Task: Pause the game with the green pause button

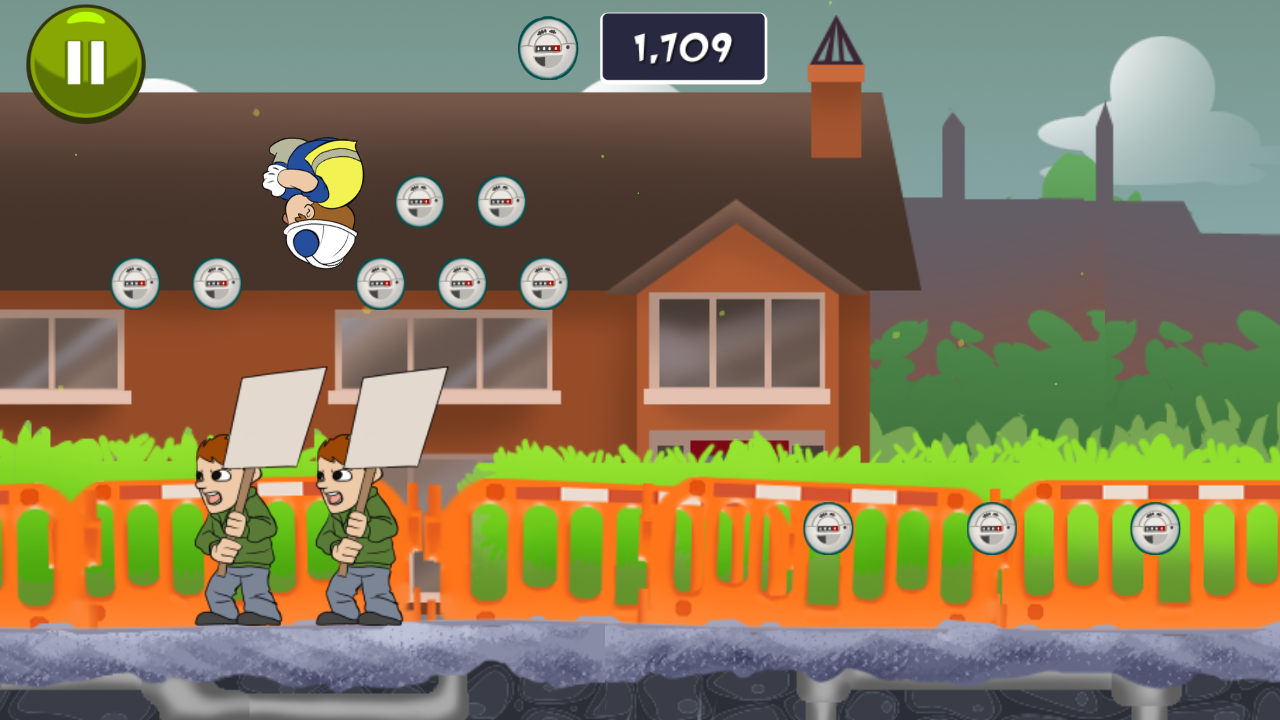Action: (x=85, y=60)
